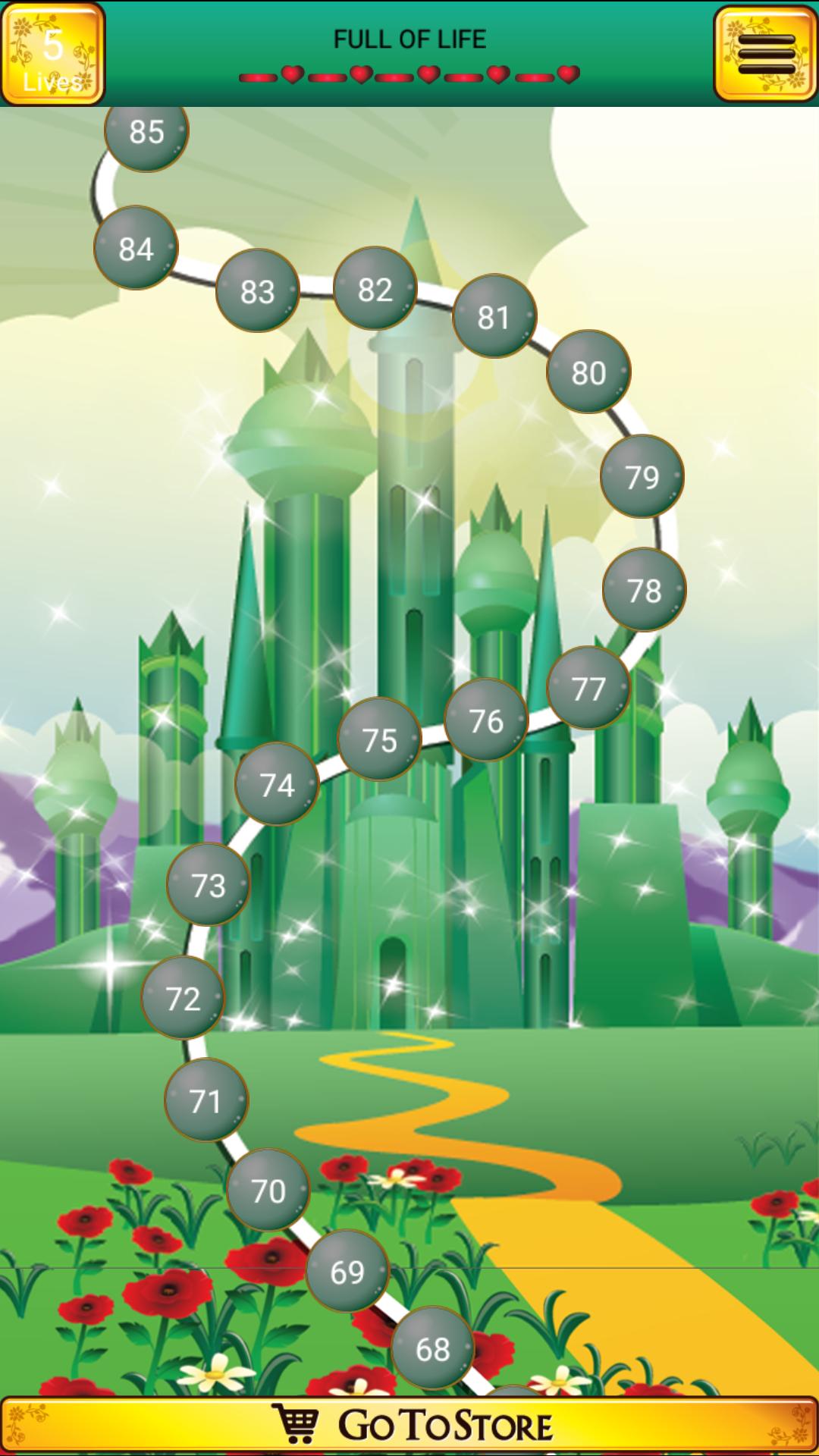Choose level 80 node
Screen dimensions: 819x1456
coord(588,372)
